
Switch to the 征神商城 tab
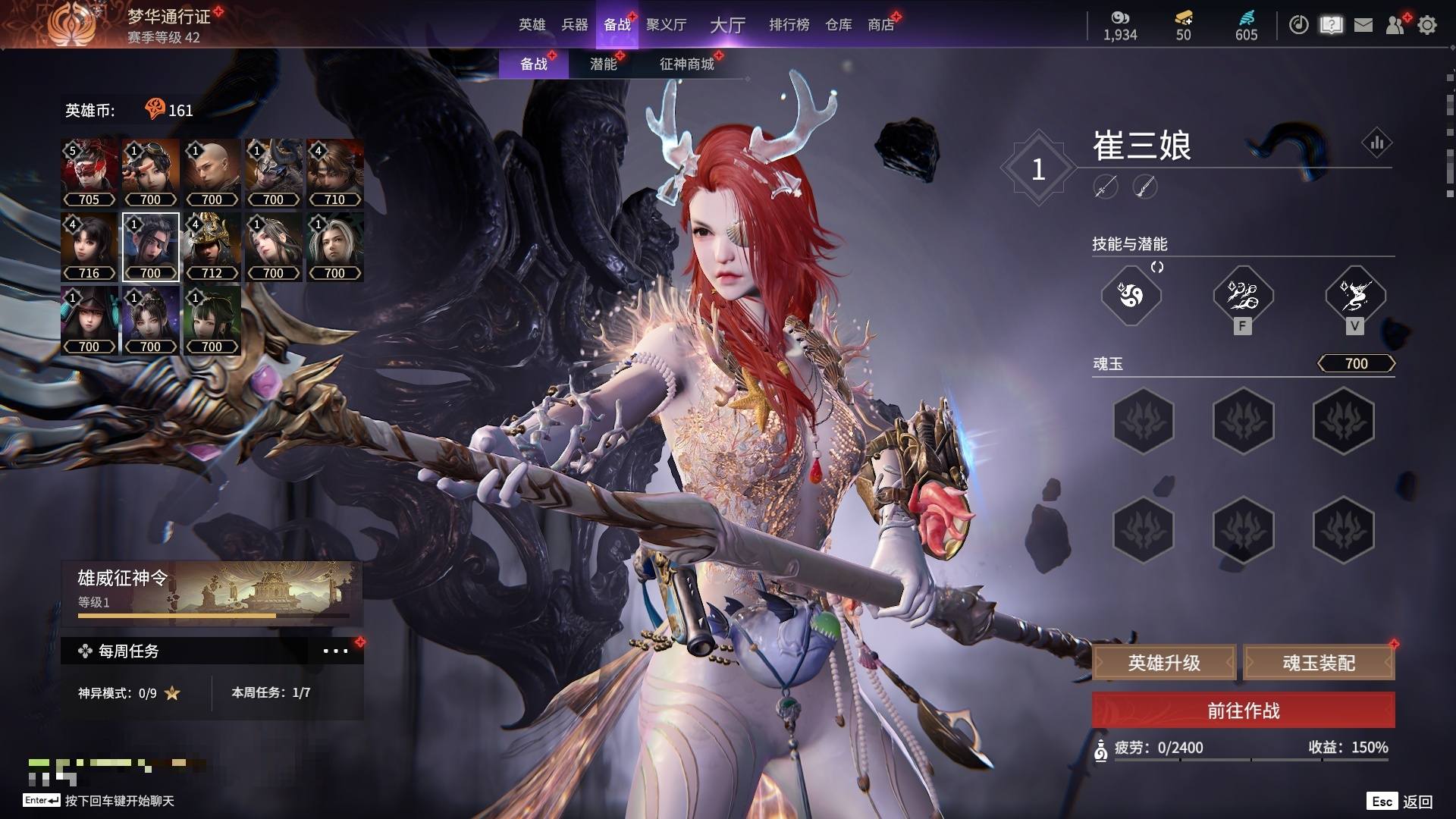tap(686, 64)
